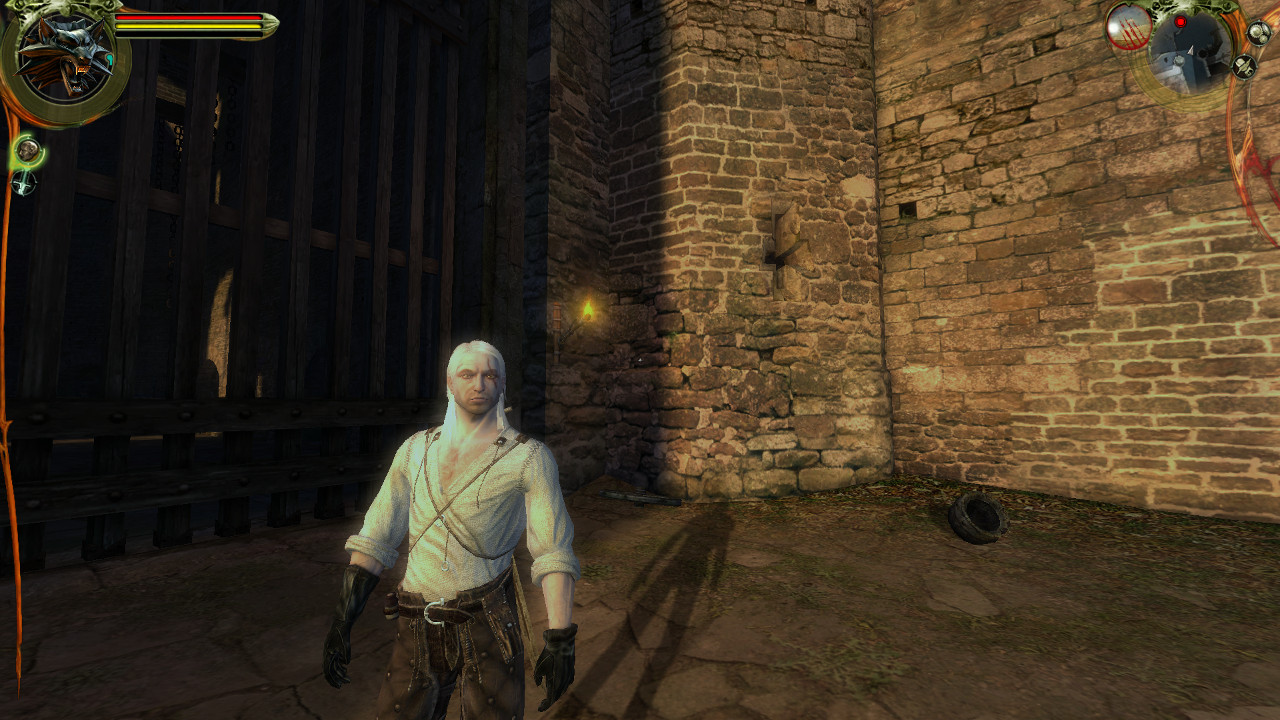Click the round button below the gears
The width and height of the screenshot is (1280, 720).
coord(1244,67)
